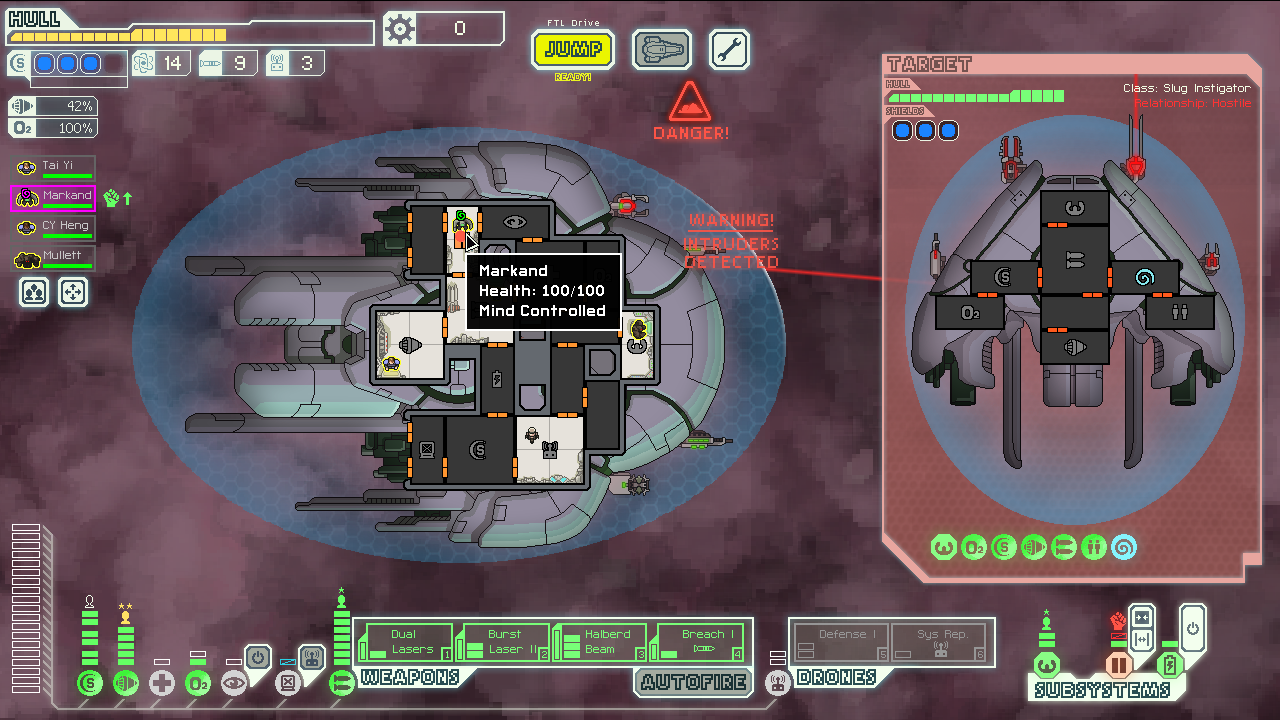
Task: Open the wrench options button
Action: [729, 49]
